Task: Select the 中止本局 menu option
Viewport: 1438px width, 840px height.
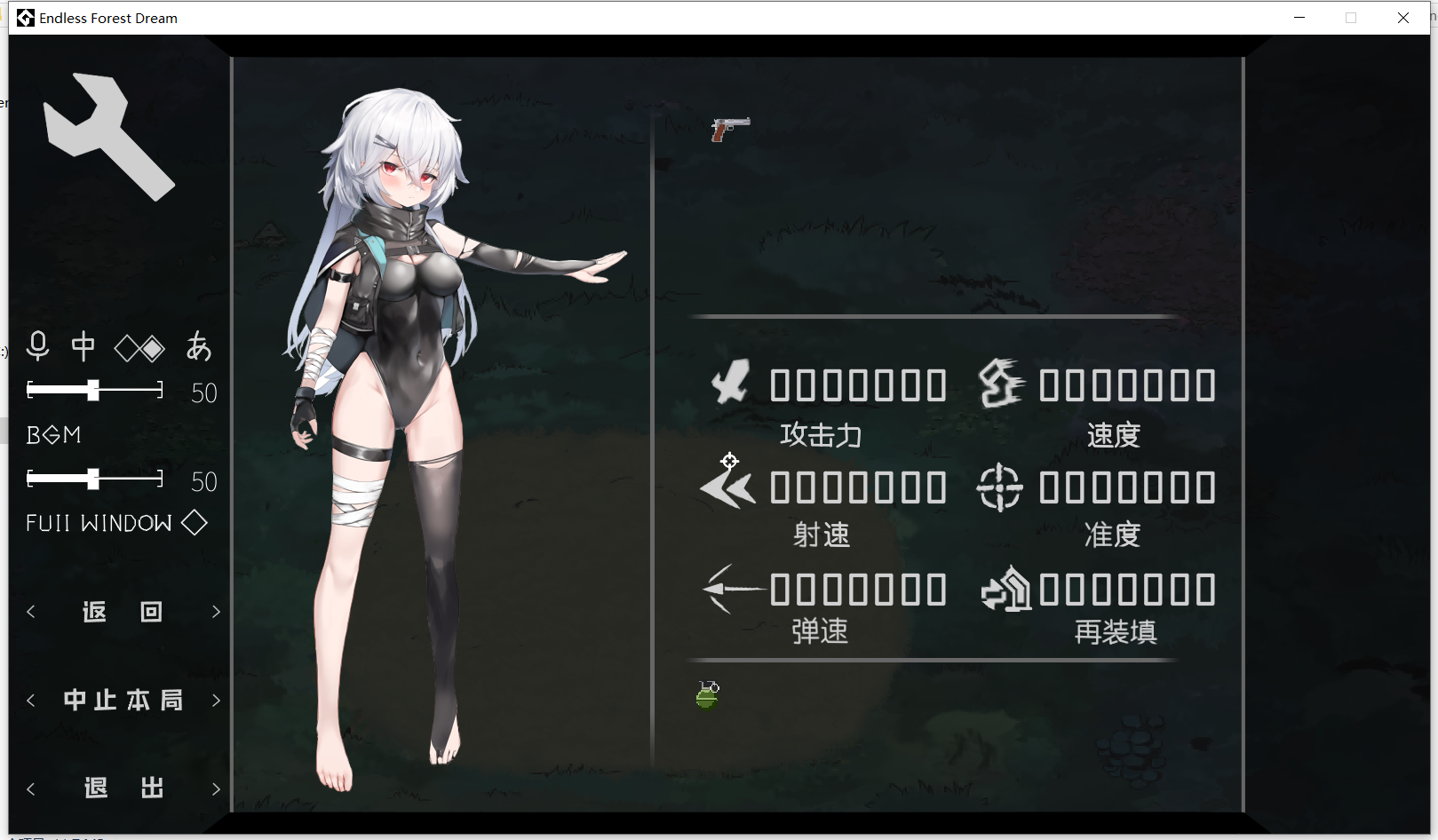Action: tap(123, 700)
